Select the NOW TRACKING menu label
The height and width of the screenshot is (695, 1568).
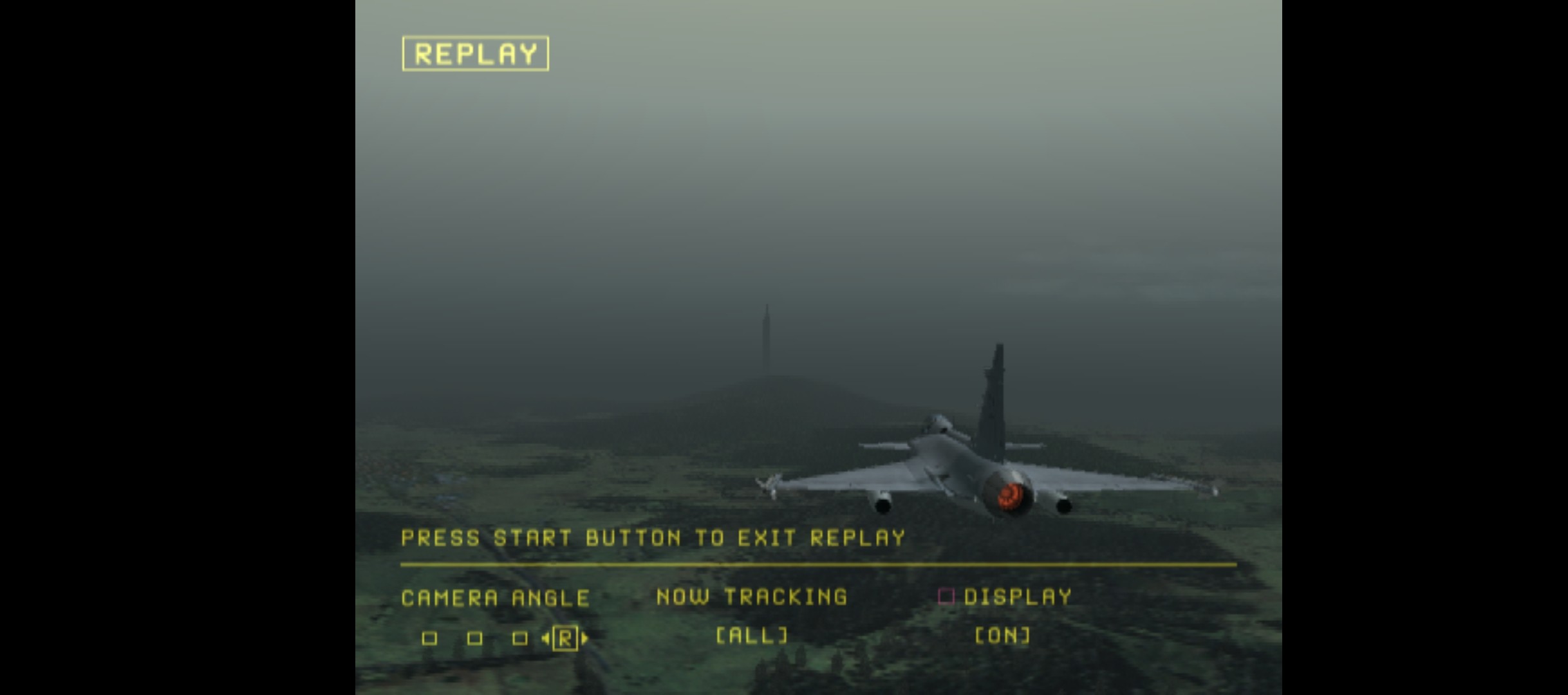tap(751, 596)
